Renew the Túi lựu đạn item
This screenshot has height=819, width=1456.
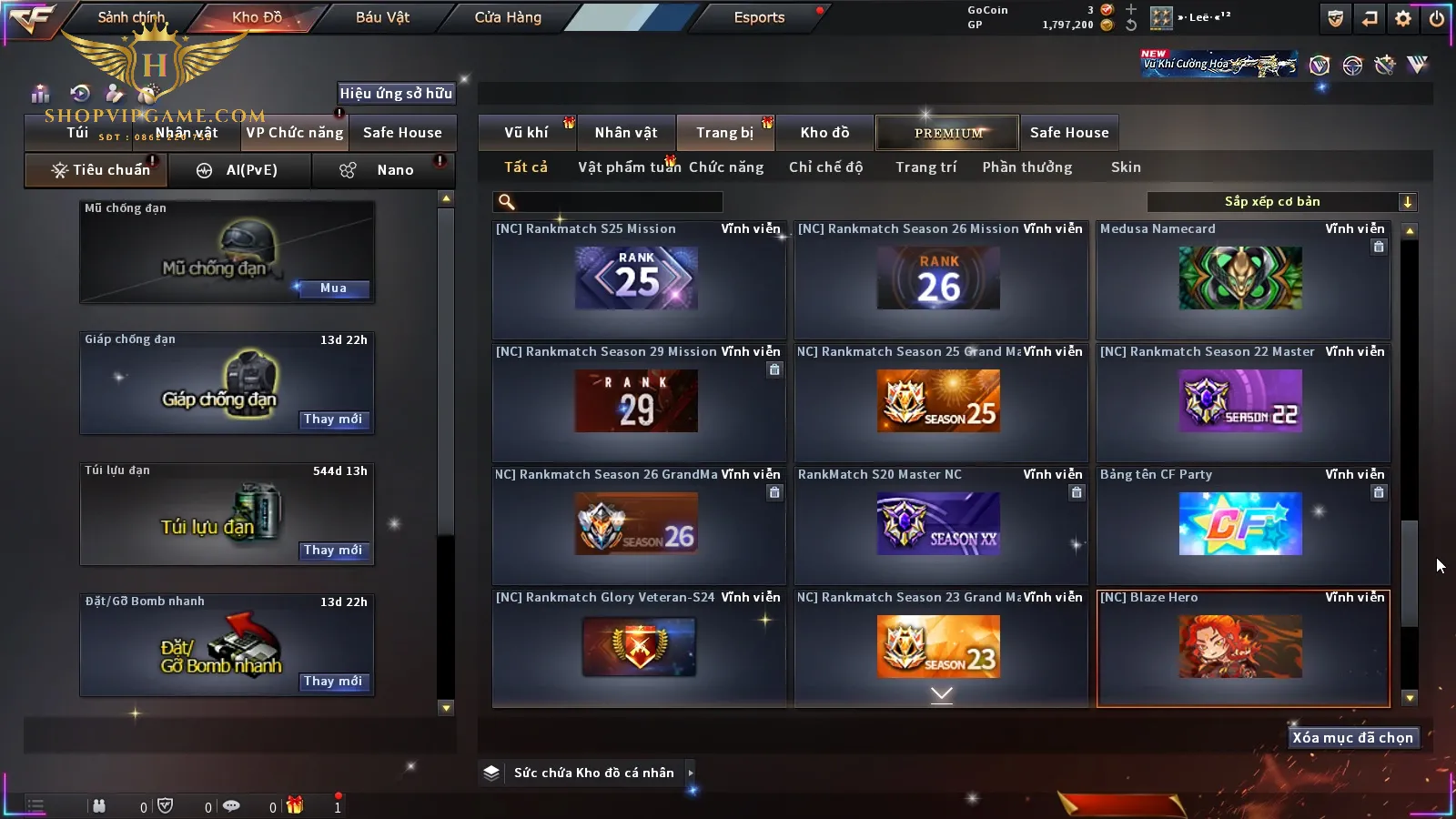(333, 551)
